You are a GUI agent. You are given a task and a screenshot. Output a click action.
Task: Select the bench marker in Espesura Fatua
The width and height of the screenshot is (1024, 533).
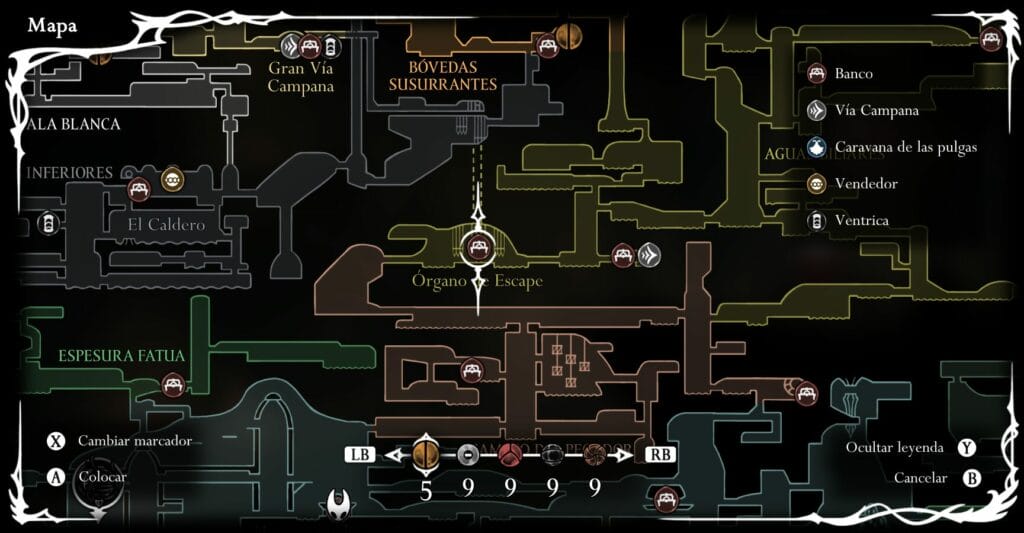click(173, 384)
